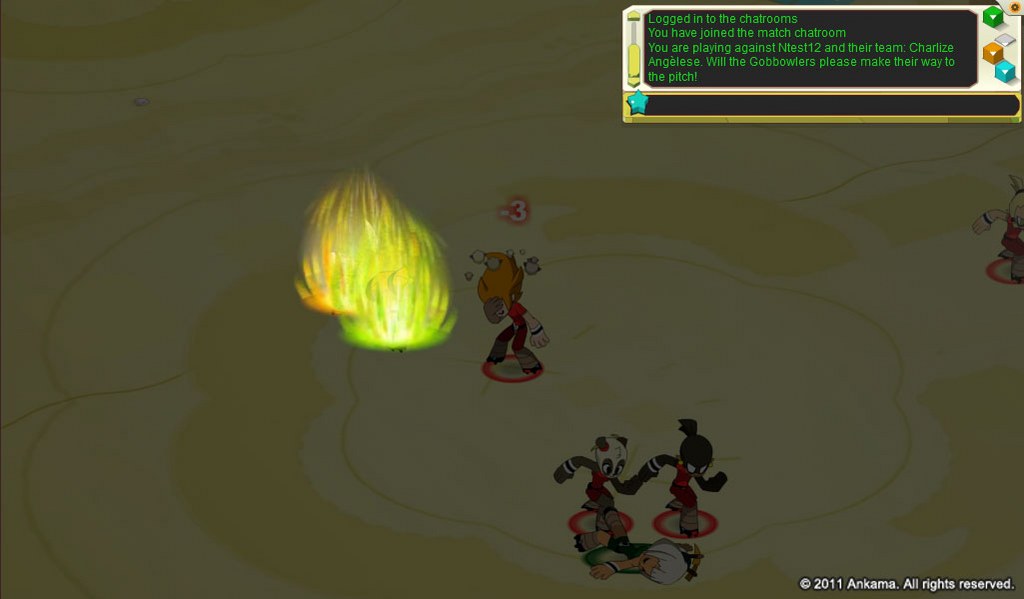Open the chat settings gear icon

(1014, 7)
